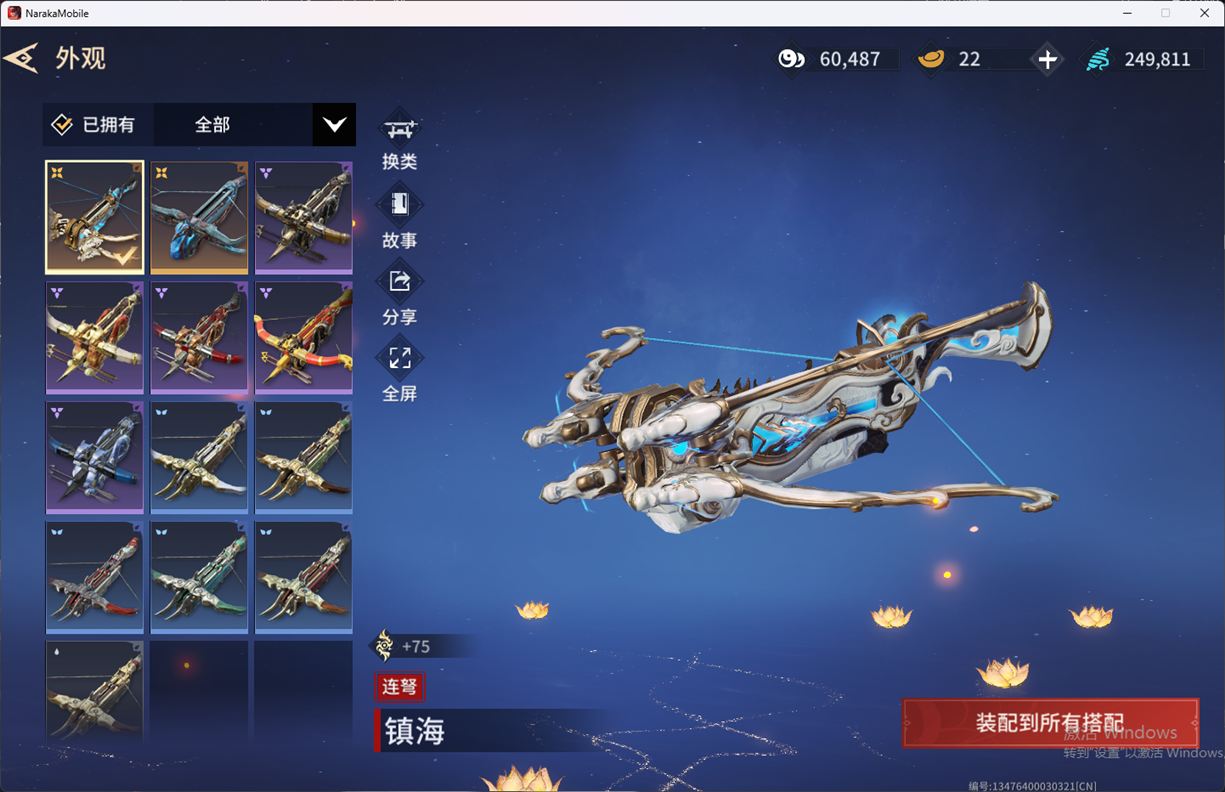Image resolution: width=1225 pixels, height=792 pixels.
Task: Select the white-gold 镇海 crossbow skin thumbnail
Action: (94, 217)
